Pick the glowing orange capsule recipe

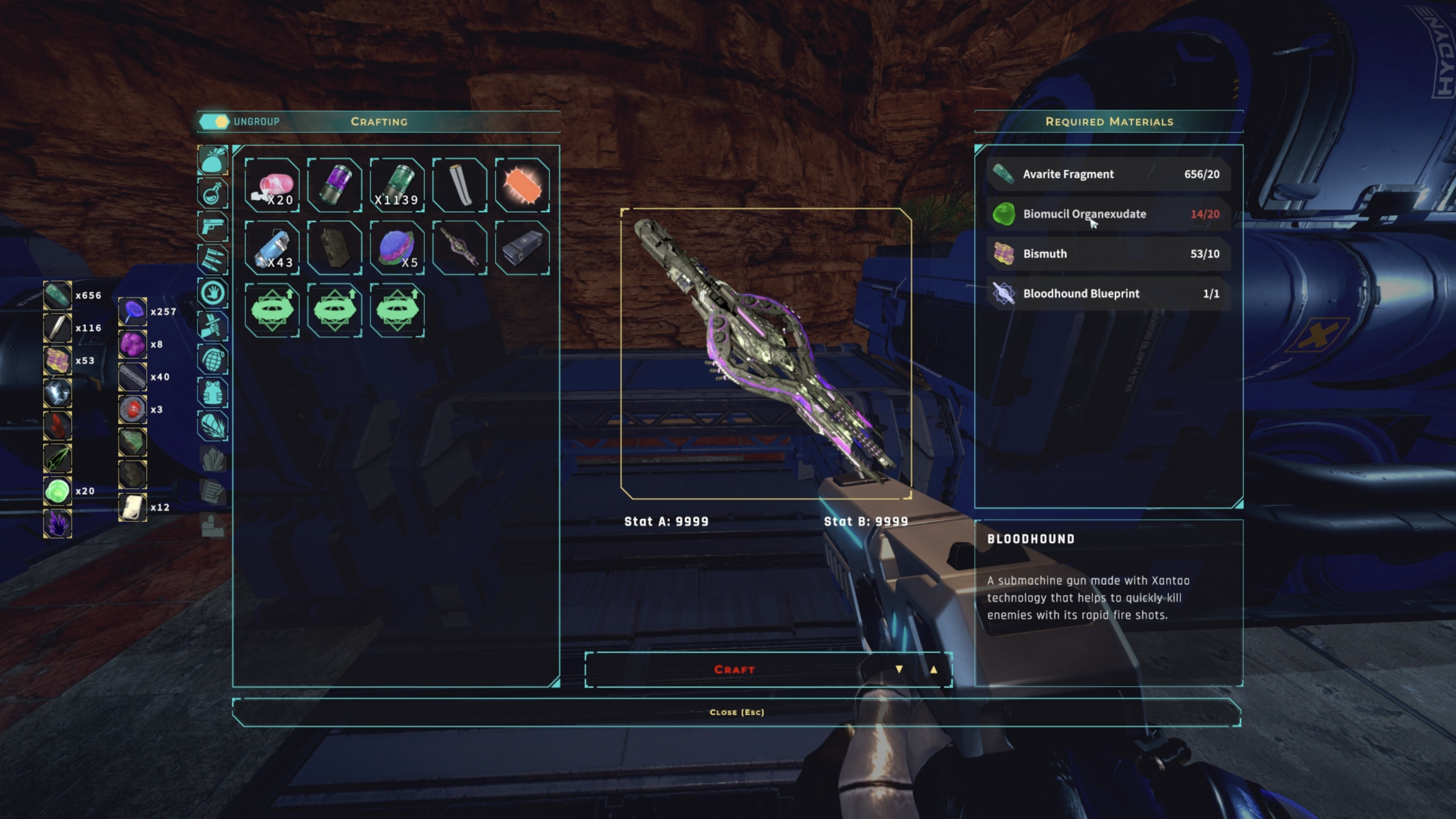522,185
